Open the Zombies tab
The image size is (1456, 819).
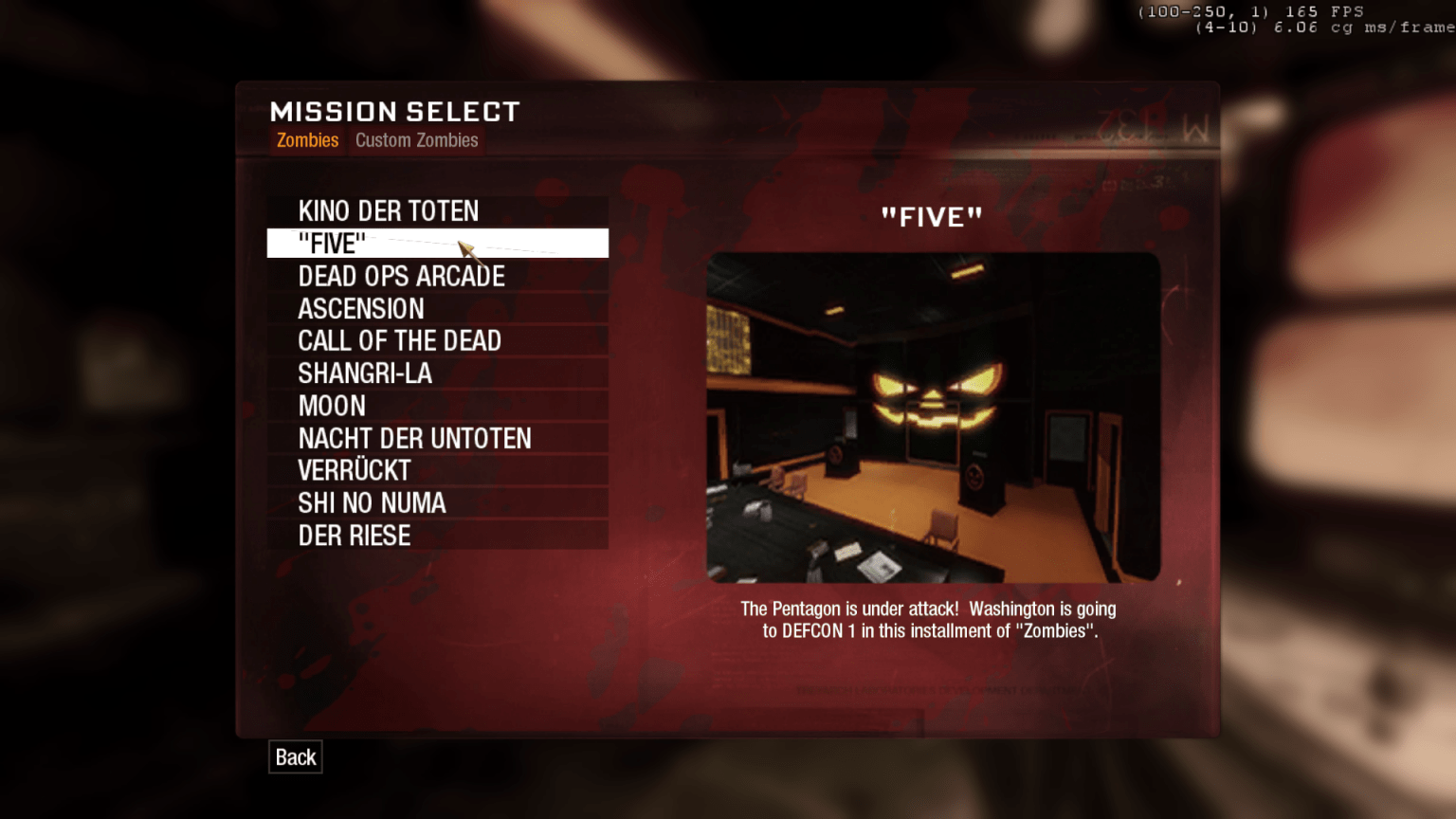(x=306, y=140)
